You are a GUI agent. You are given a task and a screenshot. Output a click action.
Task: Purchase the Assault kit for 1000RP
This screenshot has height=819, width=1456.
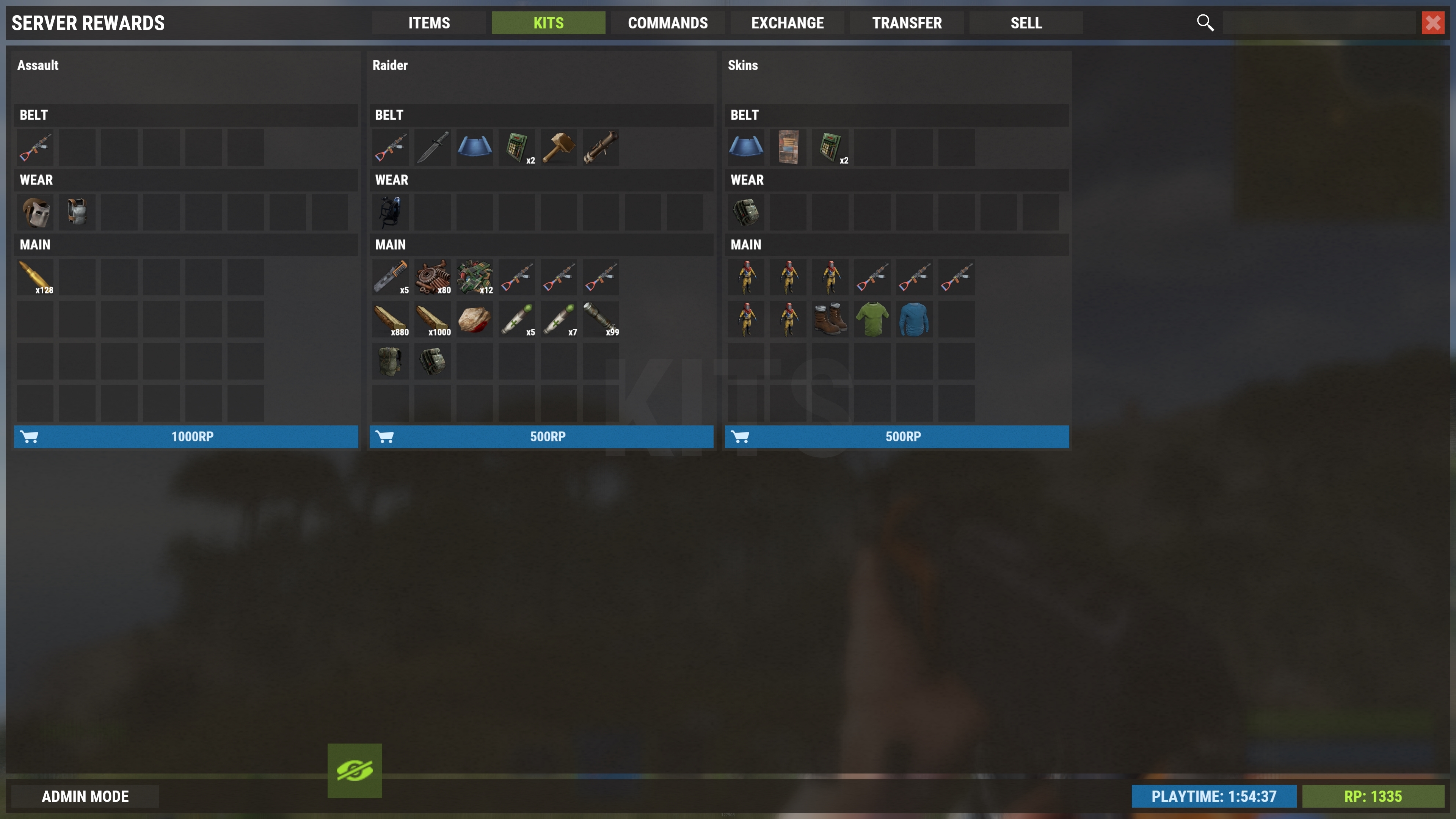(187, 436)
